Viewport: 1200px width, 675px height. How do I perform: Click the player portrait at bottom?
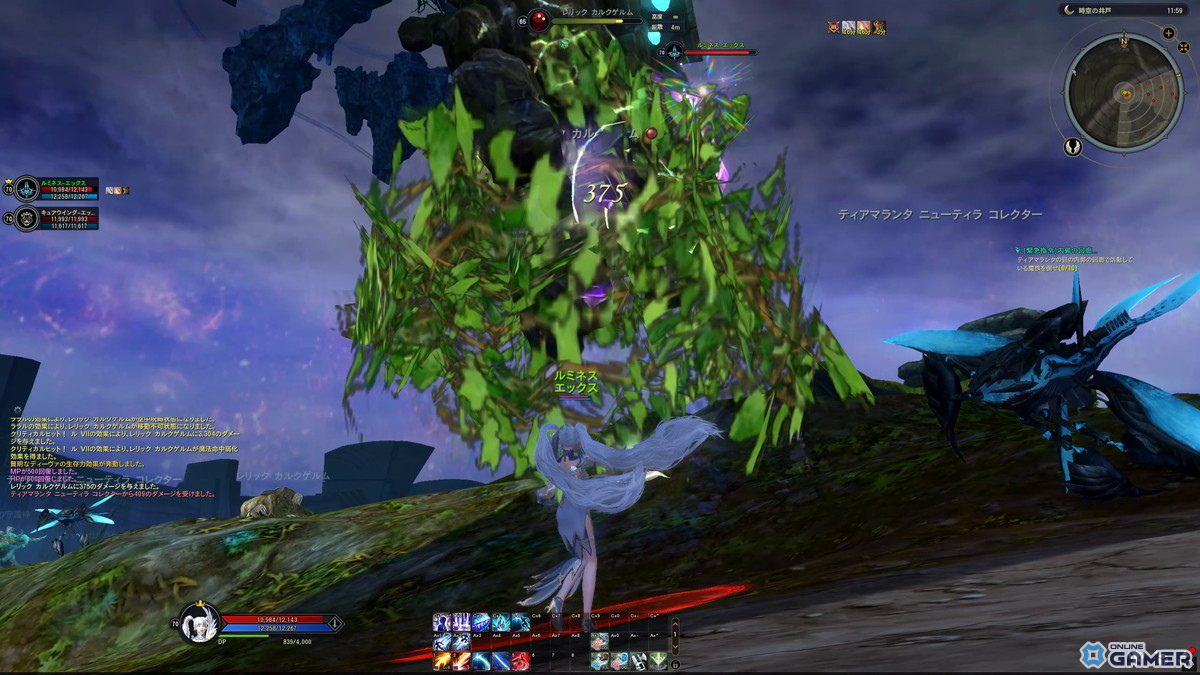198,623
